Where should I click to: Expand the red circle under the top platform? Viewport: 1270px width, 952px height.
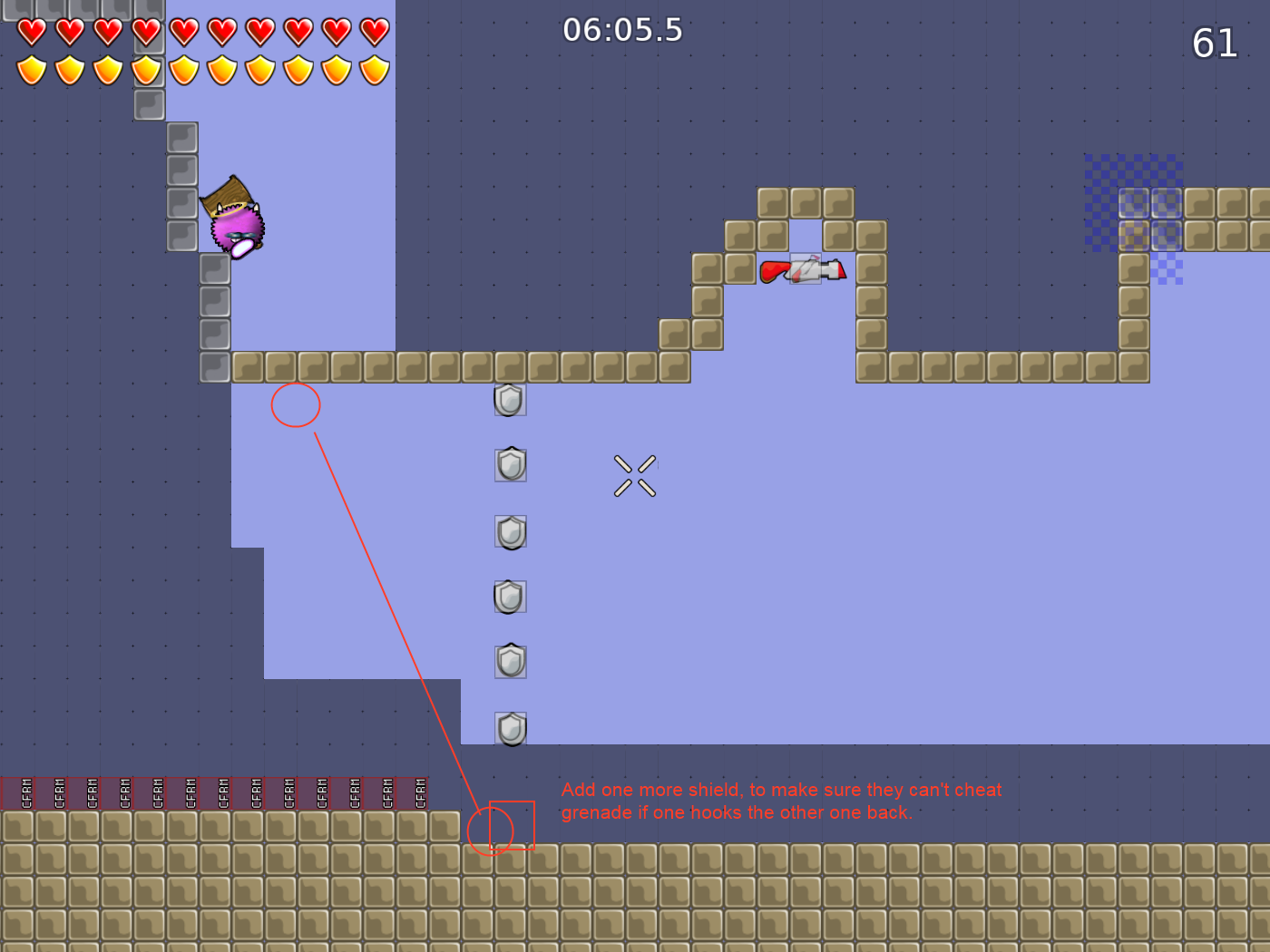(296, 406)
